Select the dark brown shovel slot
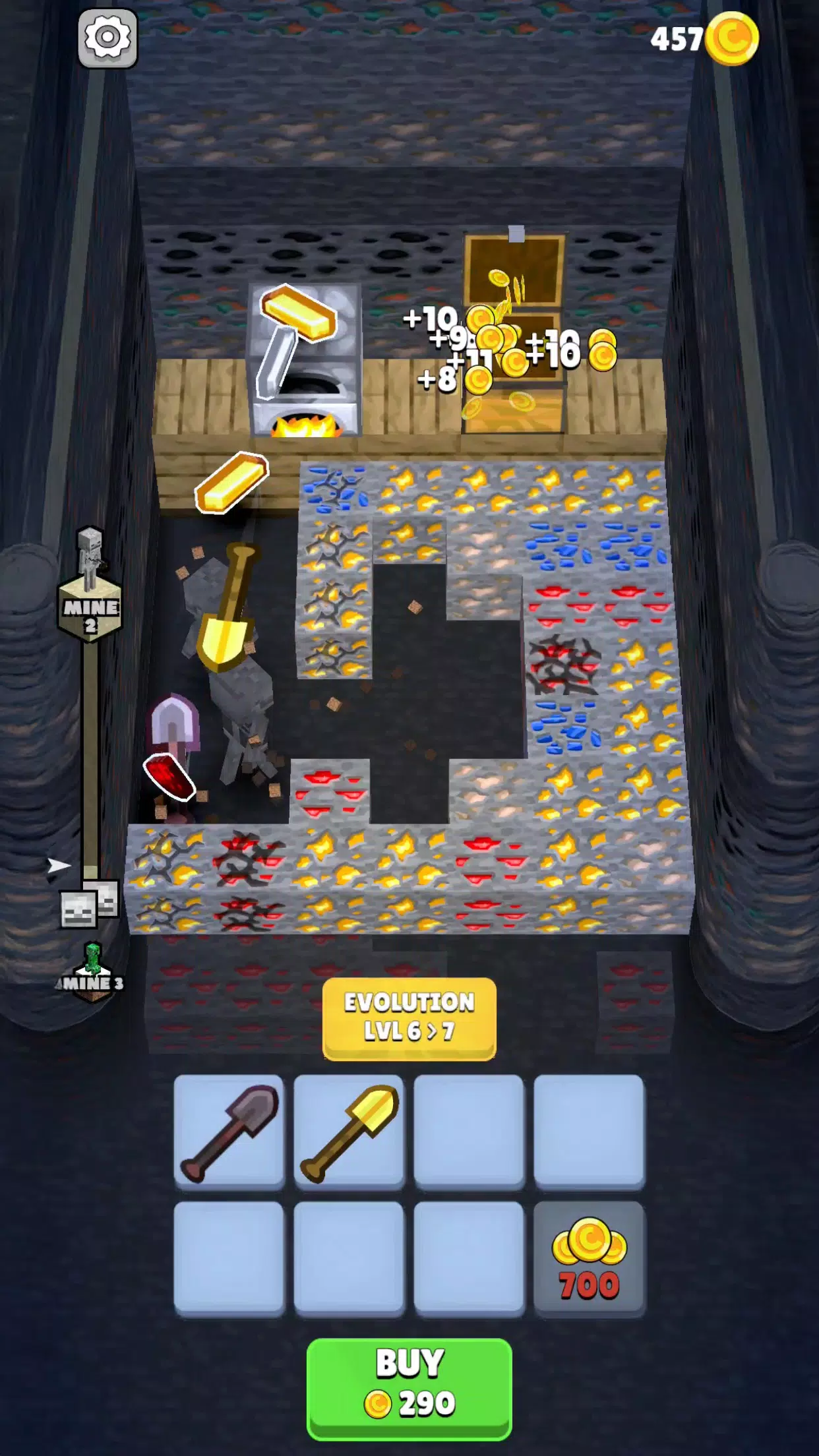Image resolution: width=819 pixels, height=1456 pixels. point(229,1131)
